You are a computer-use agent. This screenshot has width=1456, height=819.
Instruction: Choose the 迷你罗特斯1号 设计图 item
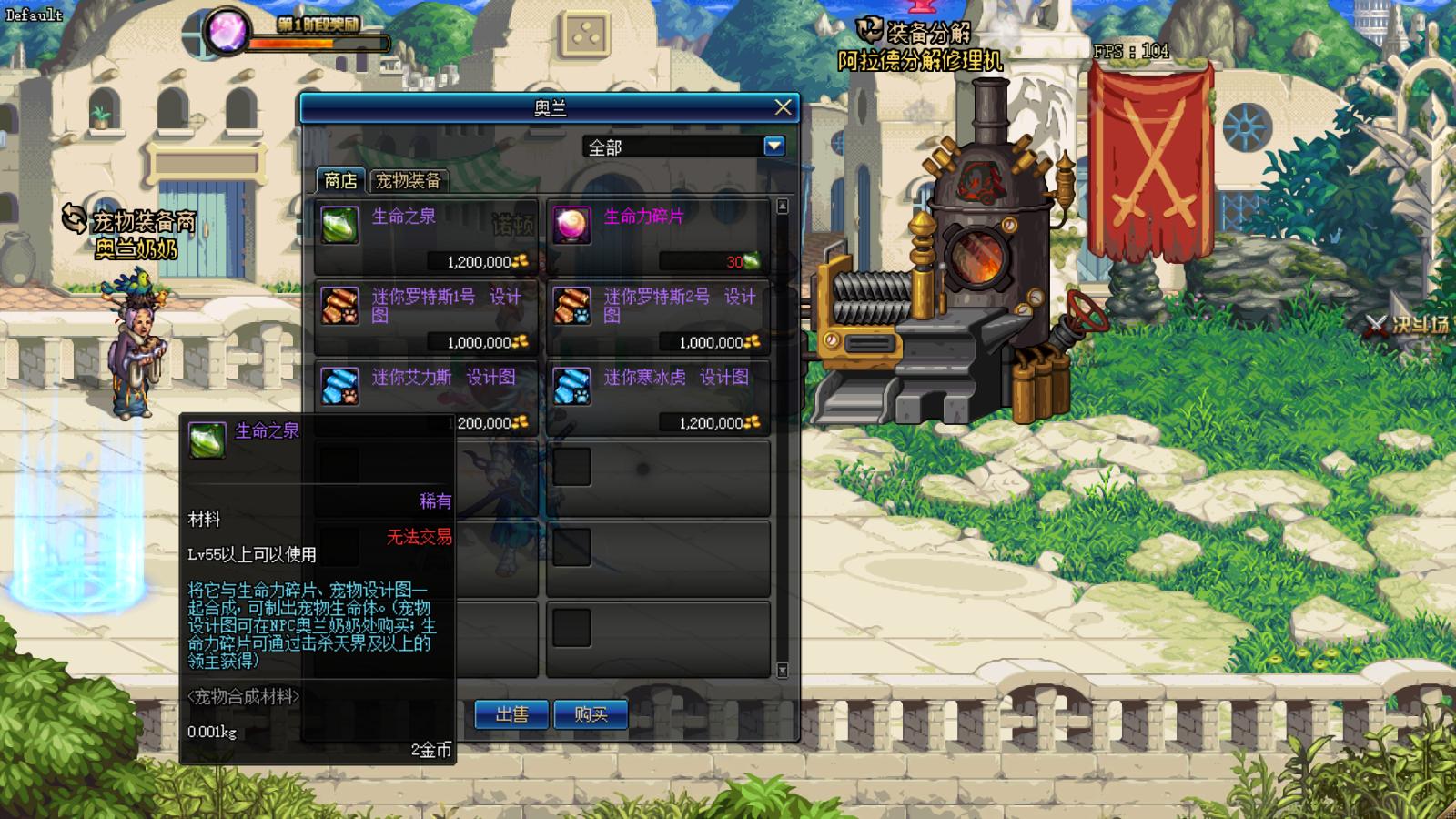point(426,317)
